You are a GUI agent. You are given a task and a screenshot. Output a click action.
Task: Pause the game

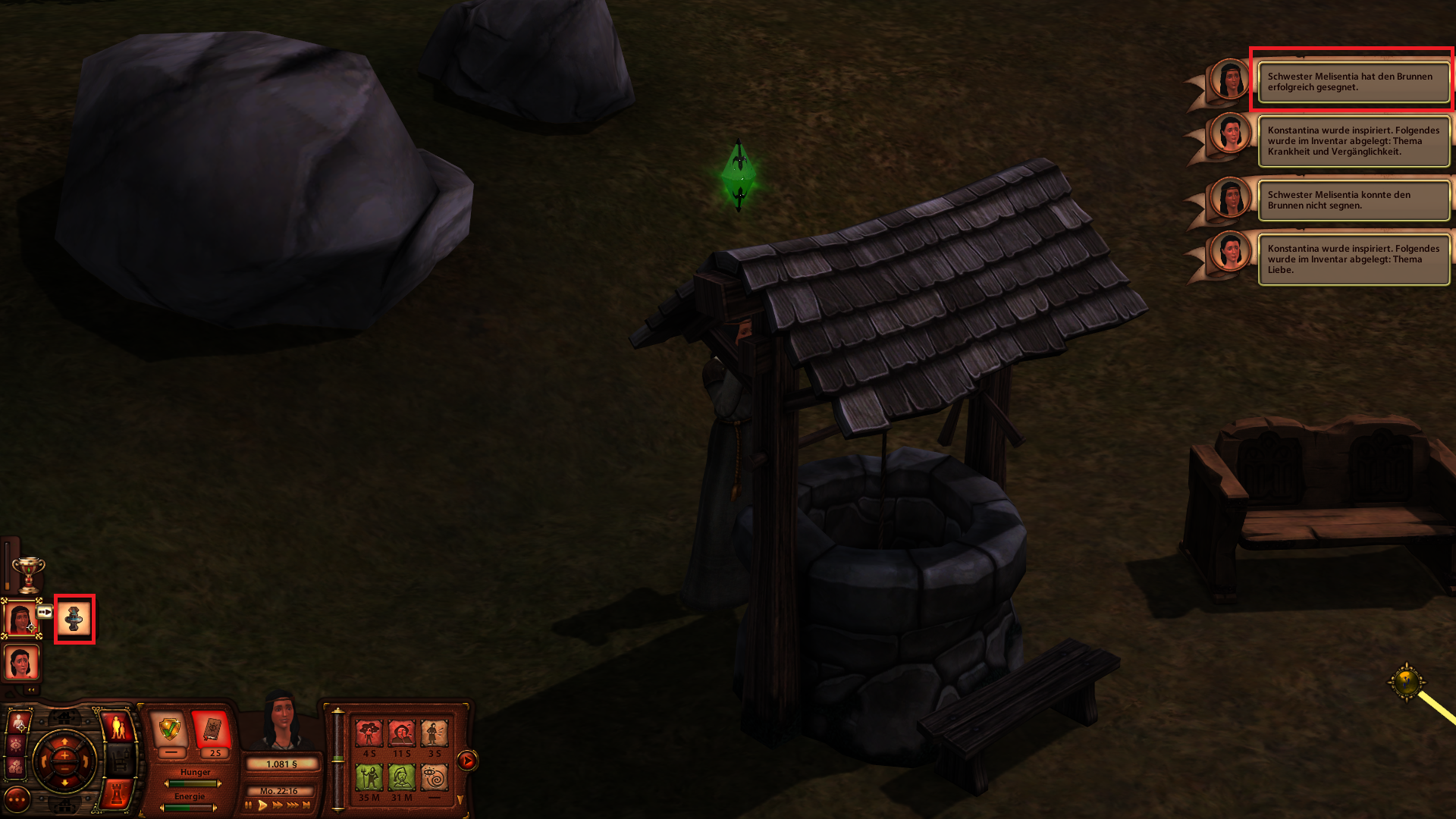pos(248,805)
